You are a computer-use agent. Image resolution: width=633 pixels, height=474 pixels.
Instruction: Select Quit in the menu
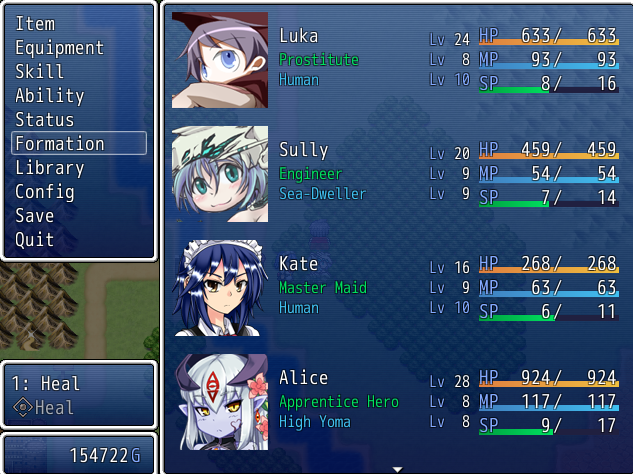[x=35, y=239]
